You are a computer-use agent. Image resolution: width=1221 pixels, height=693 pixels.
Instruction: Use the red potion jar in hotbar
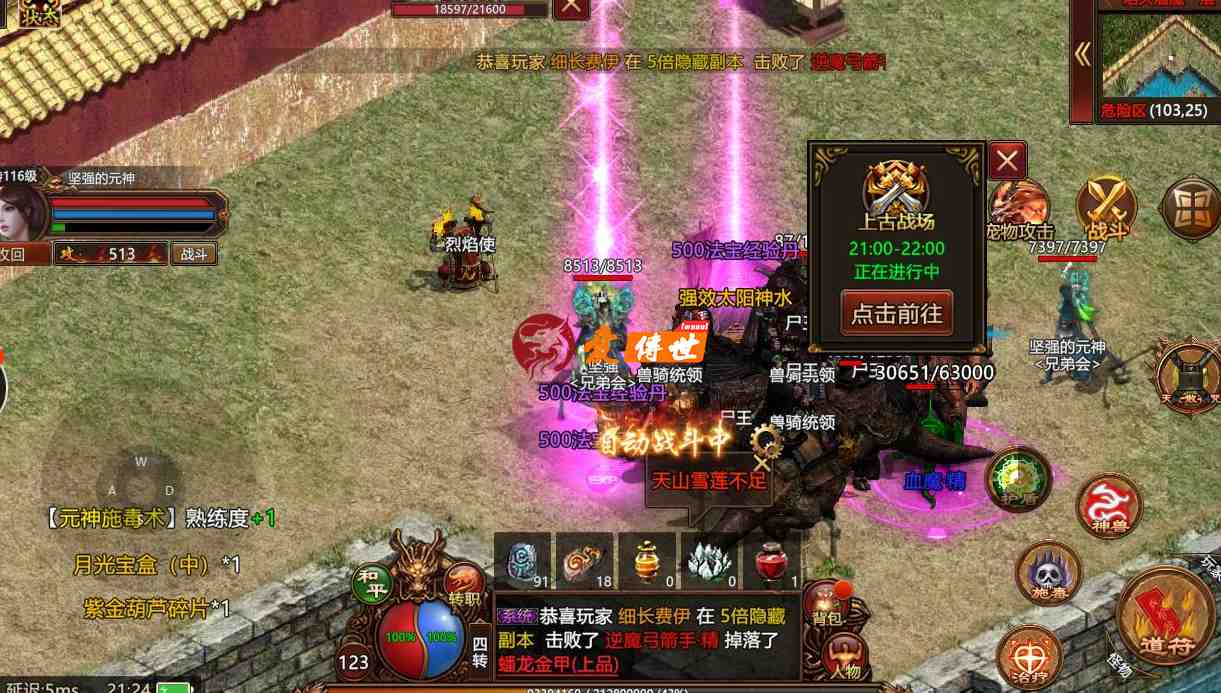coord(770,561)
